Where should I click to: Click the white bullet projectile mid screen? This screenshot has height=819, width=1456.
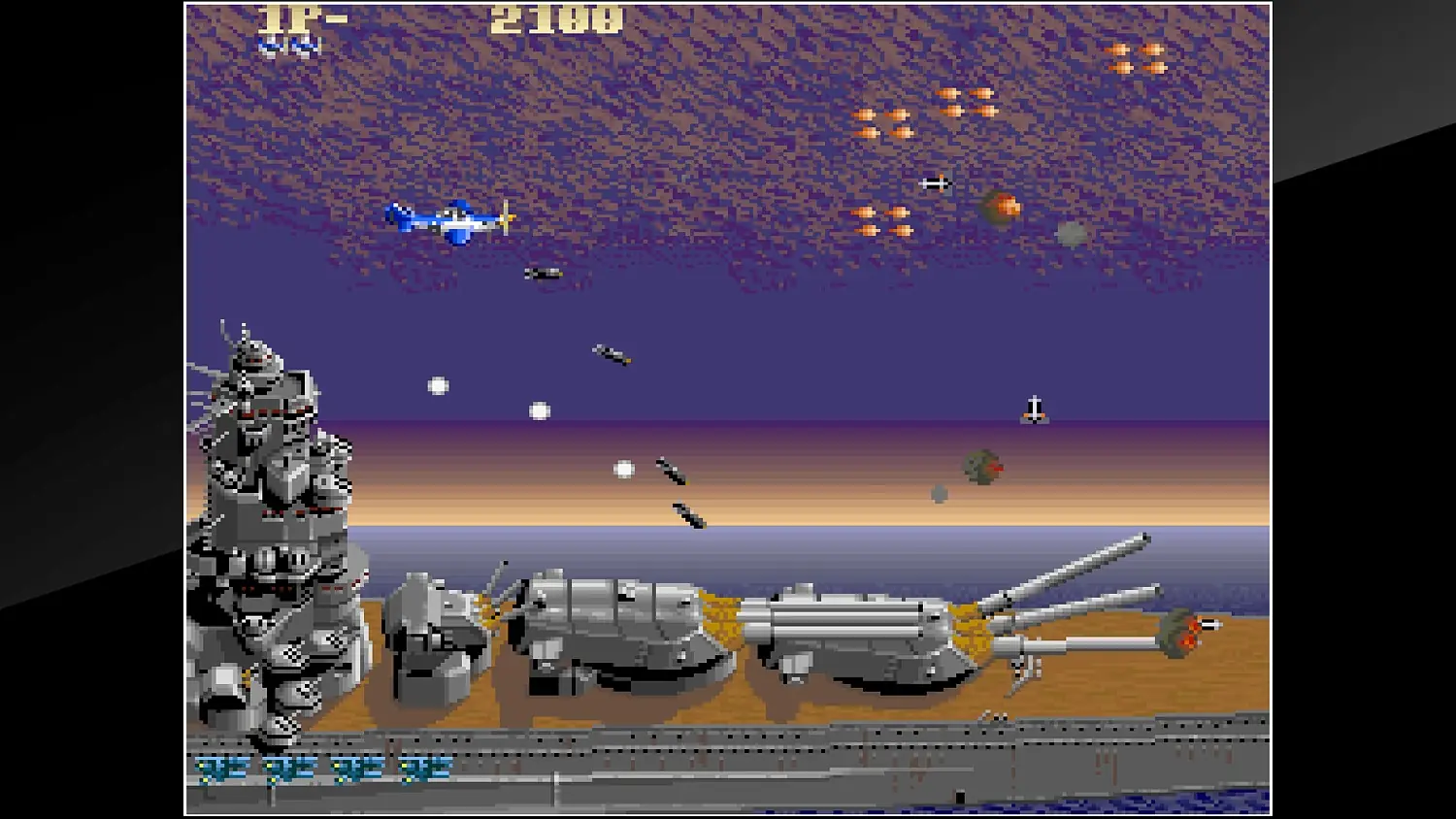[539, 409]
